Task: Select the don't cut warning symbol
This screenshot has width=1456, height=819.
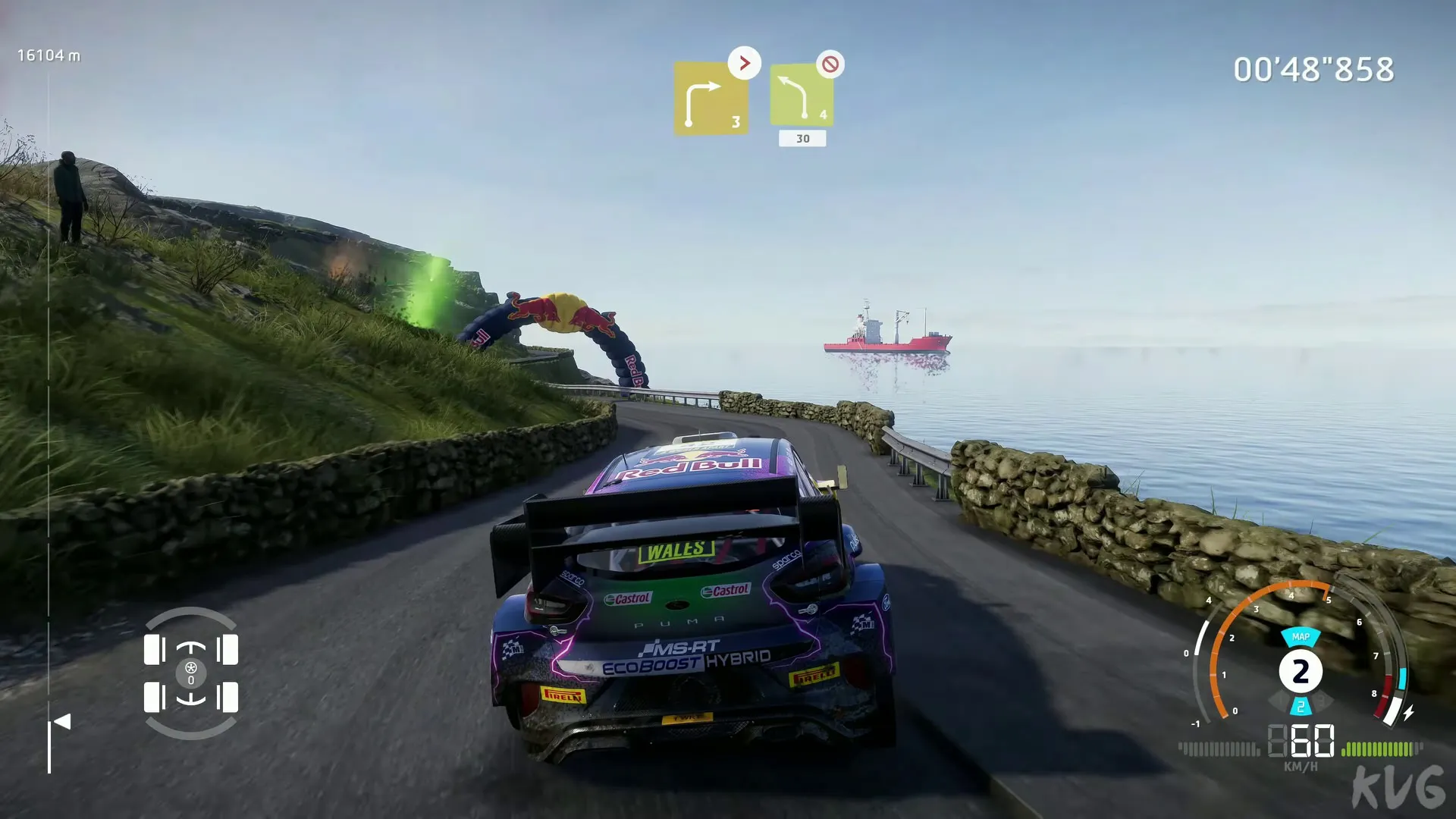Action: (830, 64)
